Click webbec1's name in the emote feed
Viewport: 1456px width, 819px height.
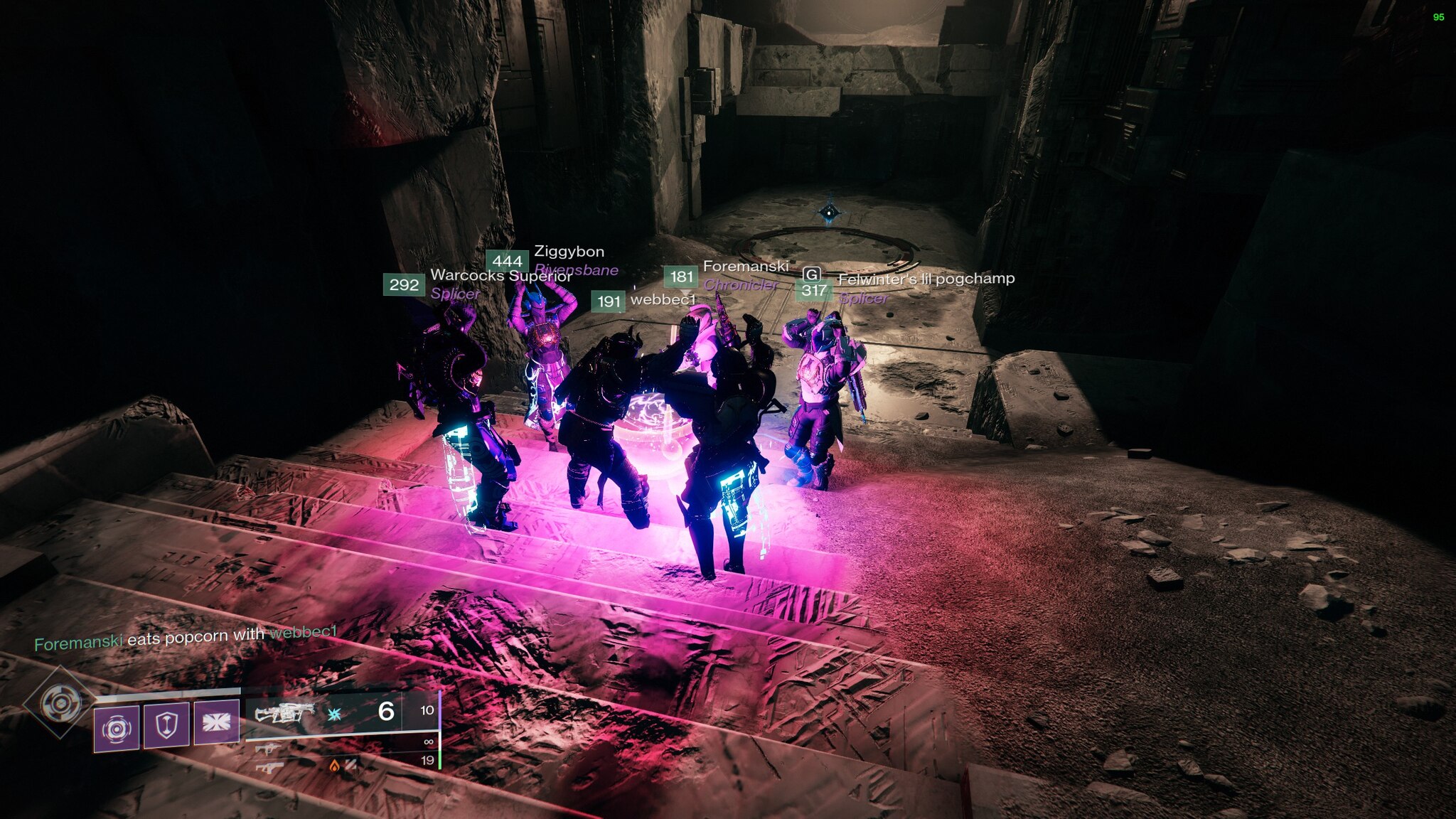point(303,632)
